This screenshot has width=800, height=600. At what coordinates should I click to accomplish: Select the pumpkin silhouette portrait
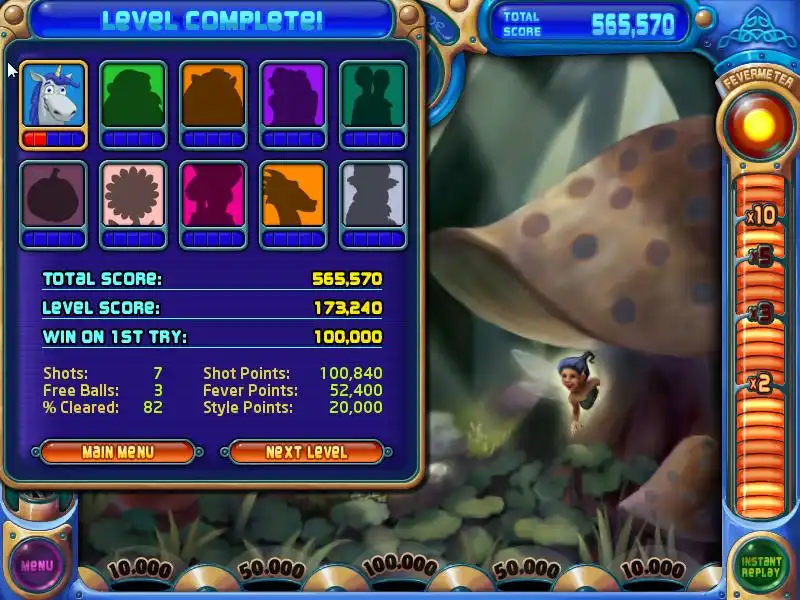point(53,196)
